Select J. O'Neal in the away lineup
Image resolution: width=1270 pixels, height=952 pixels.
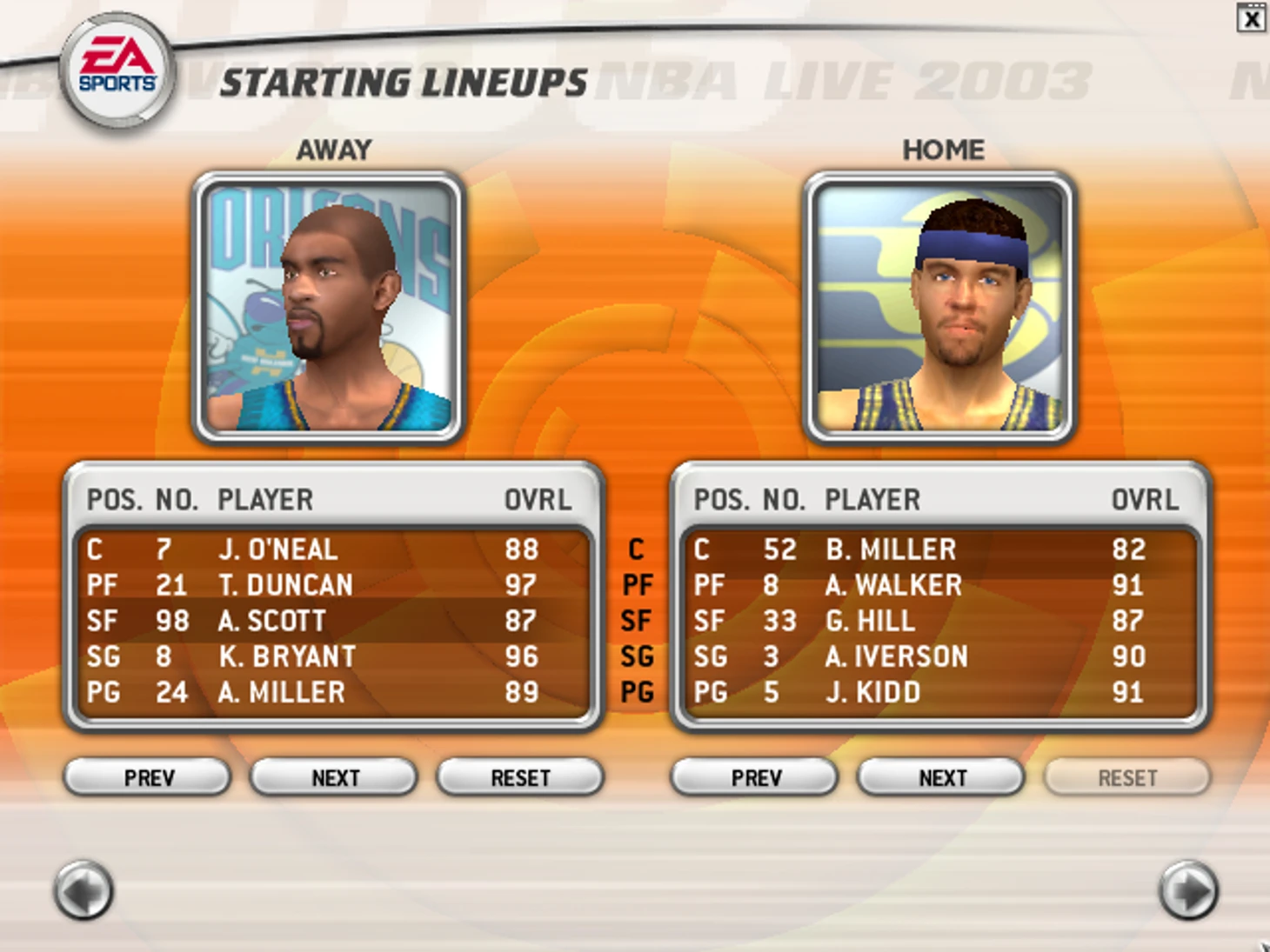pos(278,549)
